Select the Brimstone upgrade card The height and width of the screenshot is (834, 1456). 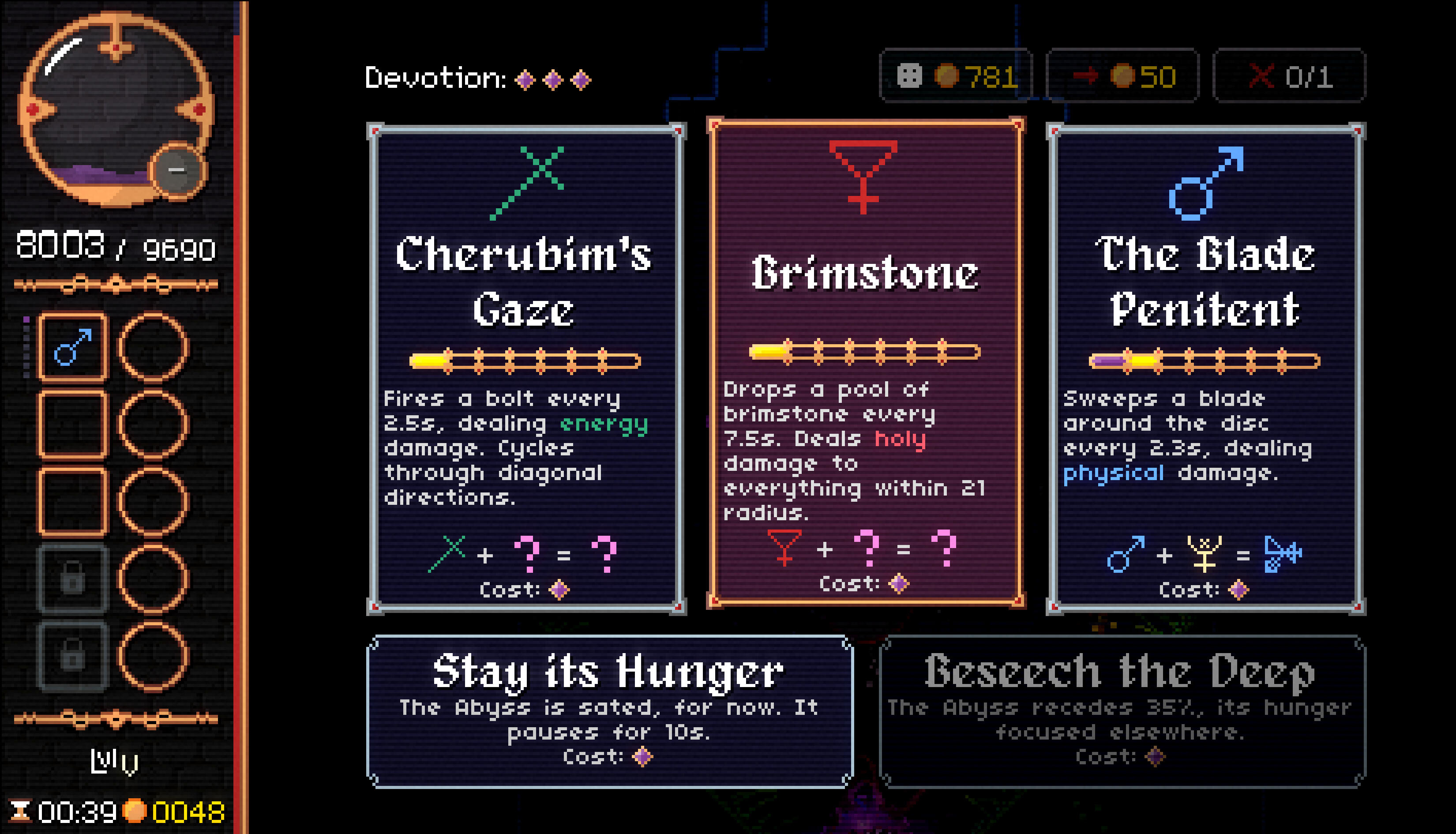click(865, 363)
